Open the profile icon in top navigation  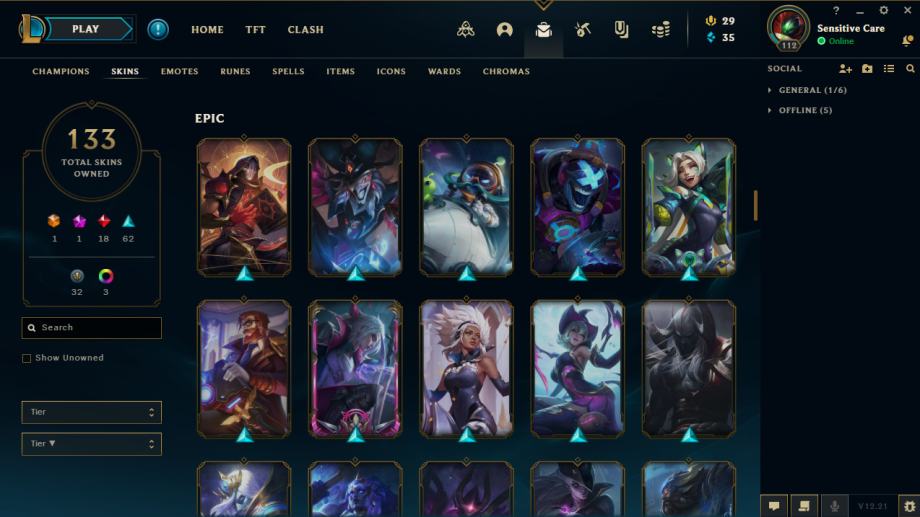coord(504,30)
